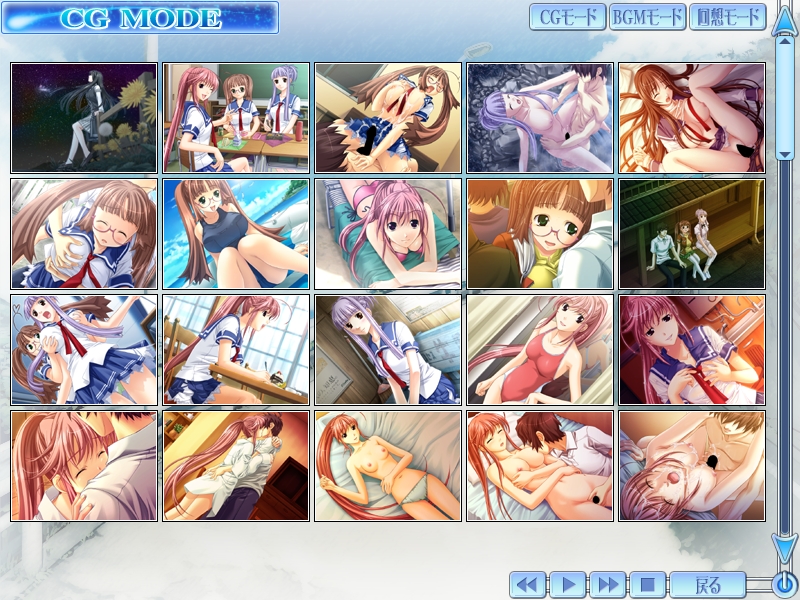This screenshot has width=800, height=600.
Task: Switch to the 回想モード tab
Action: (x=727, y=17)
